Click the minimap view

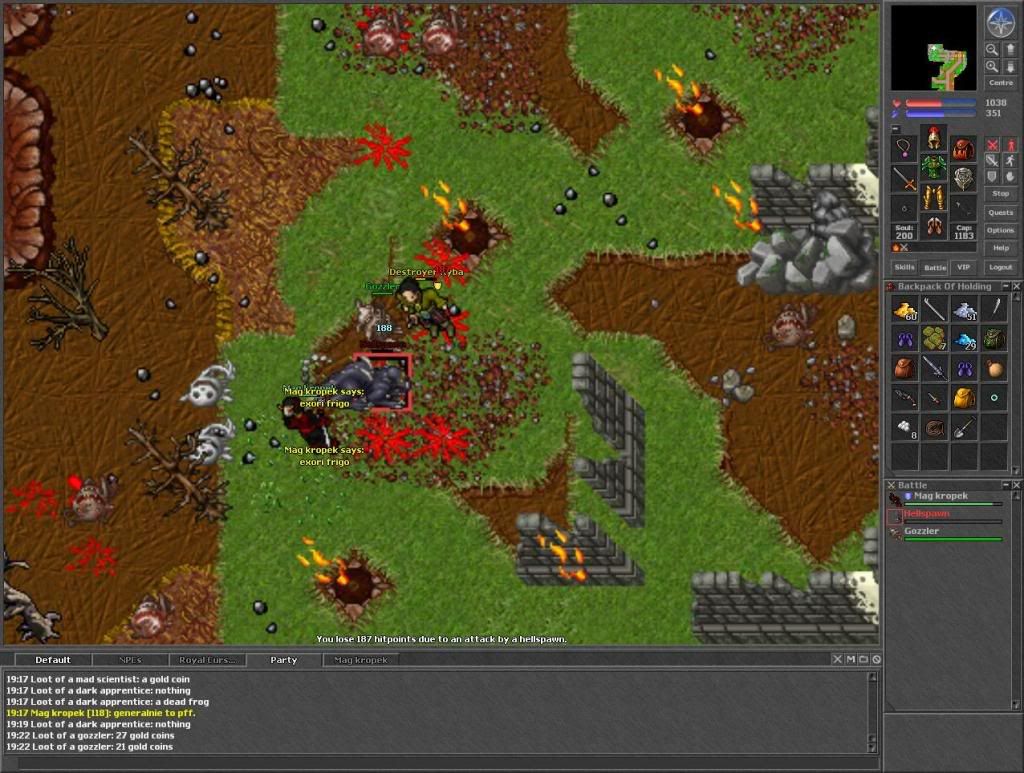(x=933, y=49)
